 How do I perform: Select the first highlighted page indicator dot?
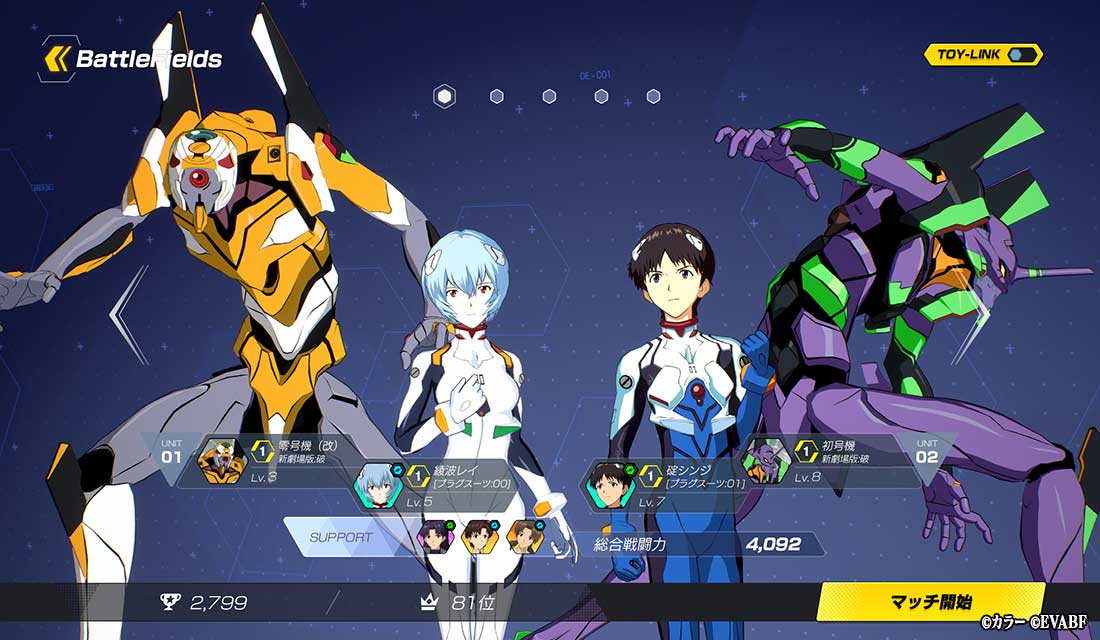tap(445, 96)
